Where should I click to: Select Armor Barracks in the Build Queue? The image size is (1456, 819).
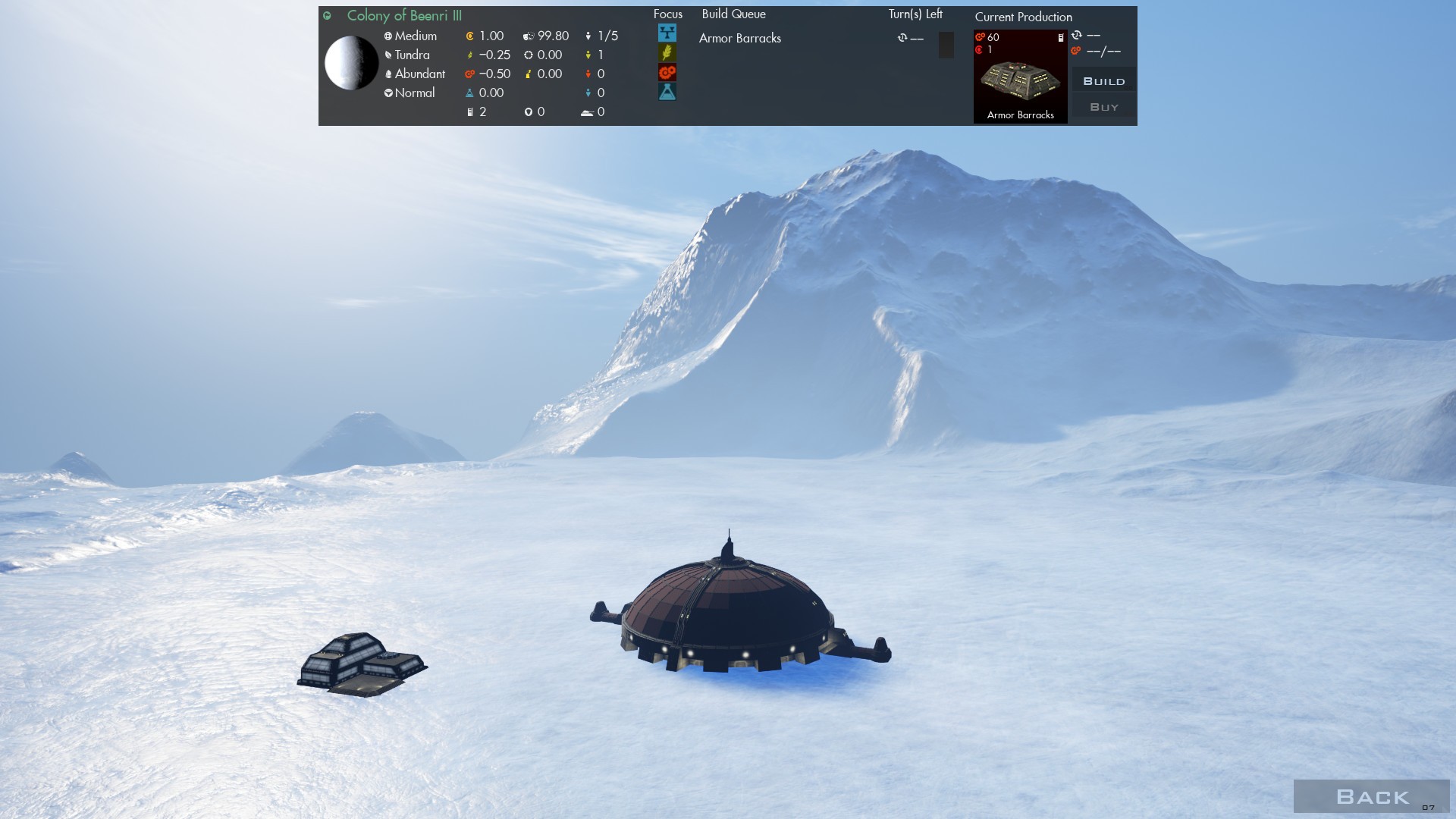click(740, 38)
